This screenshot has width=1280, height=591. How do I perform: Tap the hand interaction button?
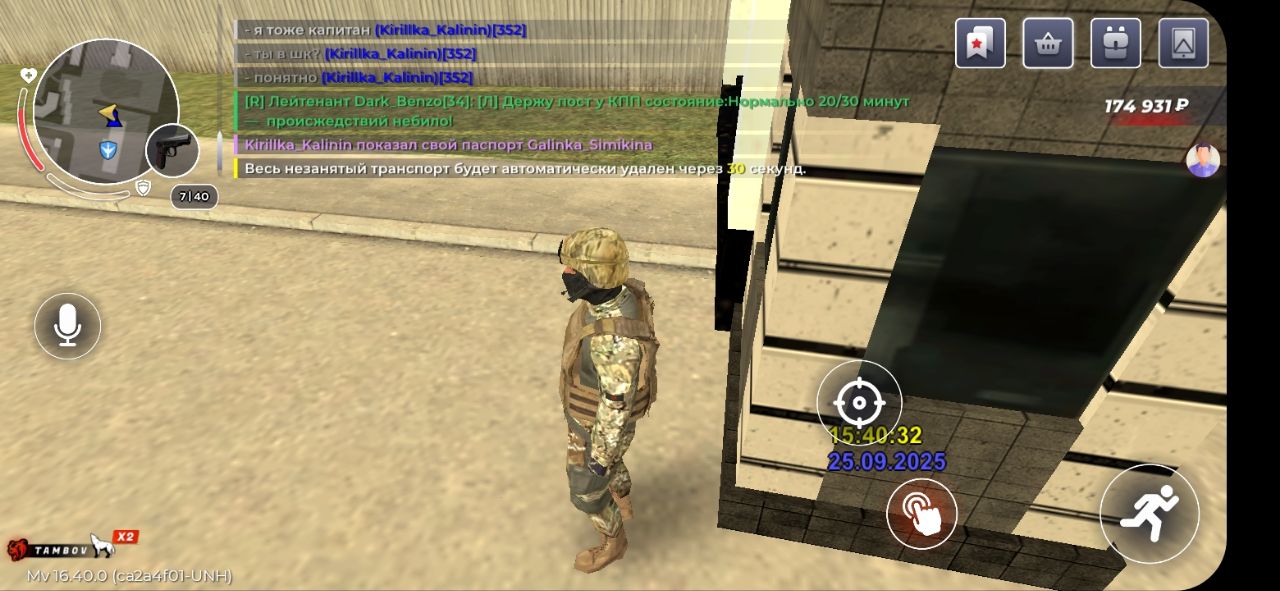coord(921,514)
